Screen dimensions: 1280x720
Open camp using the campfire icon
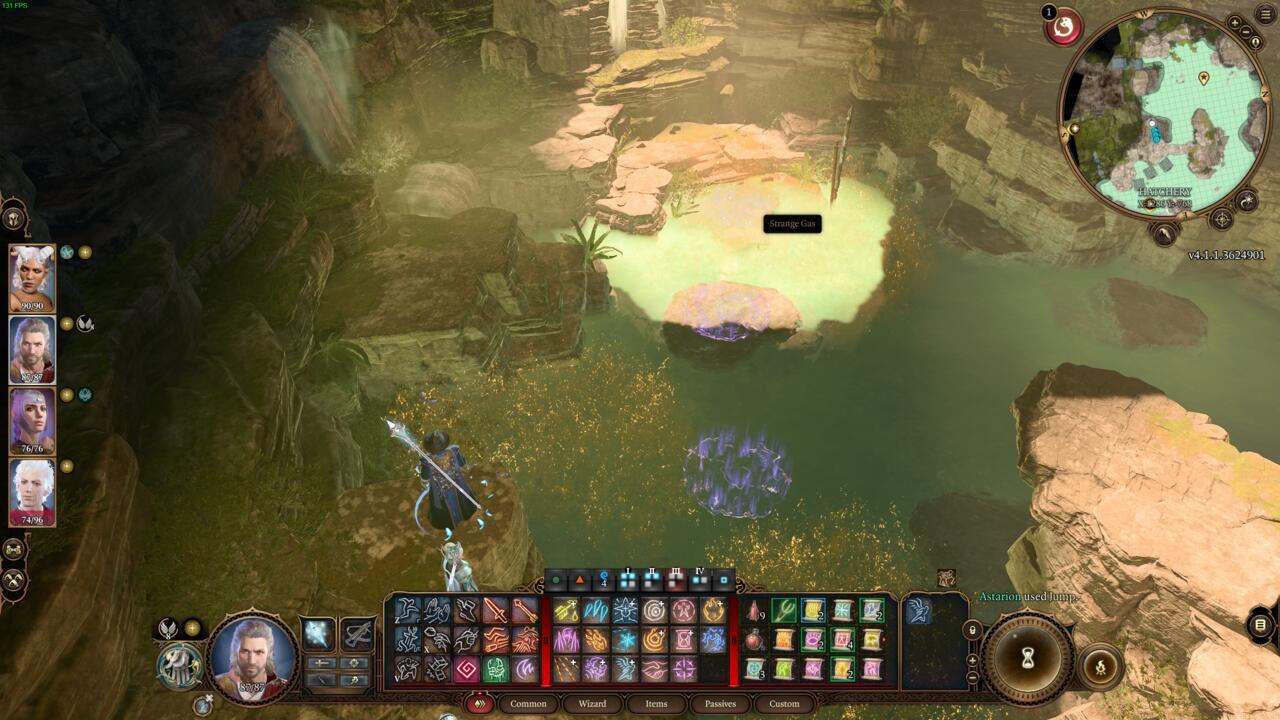click(x=1100, y=666)
